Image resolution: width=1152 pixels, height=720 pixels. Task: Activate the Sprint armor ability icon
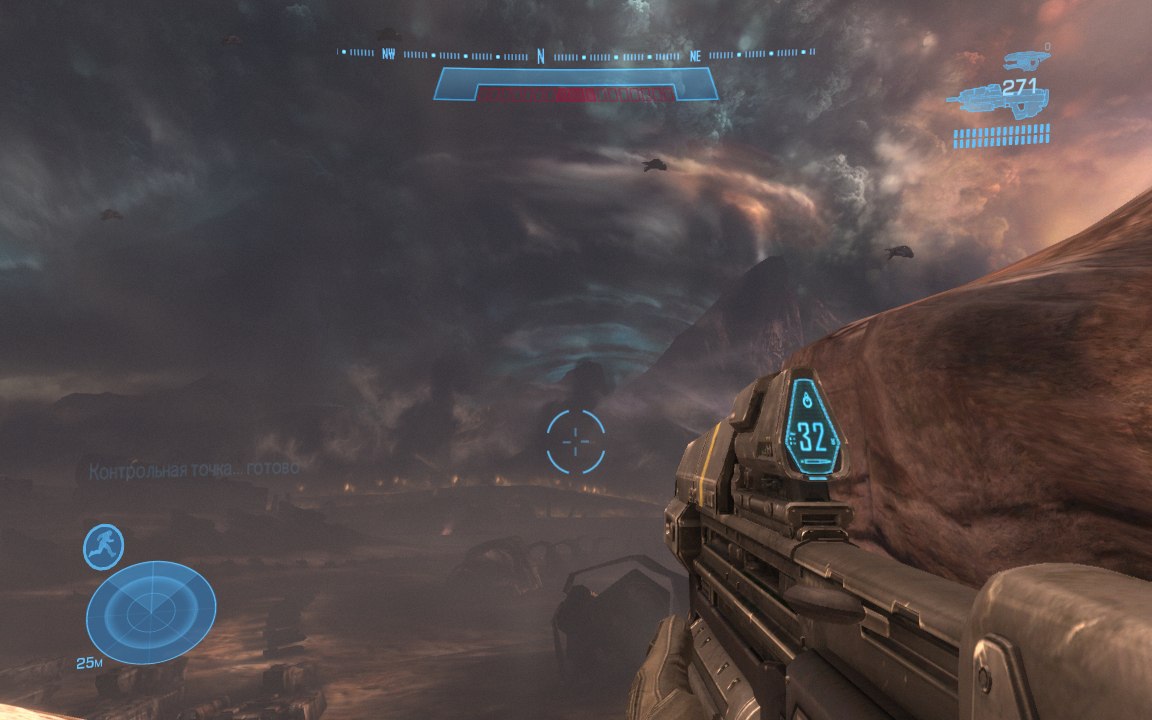(x=103, y=547)
